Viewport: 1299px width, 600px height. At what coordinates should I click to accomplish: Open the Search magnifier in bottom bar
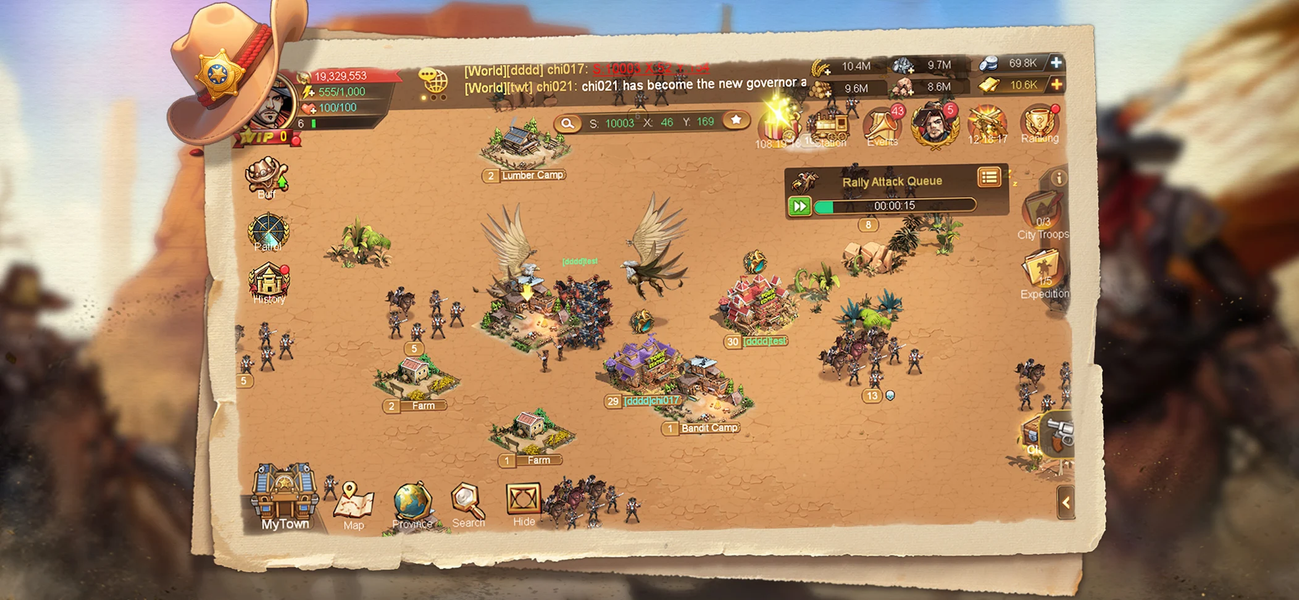(467, 501)
